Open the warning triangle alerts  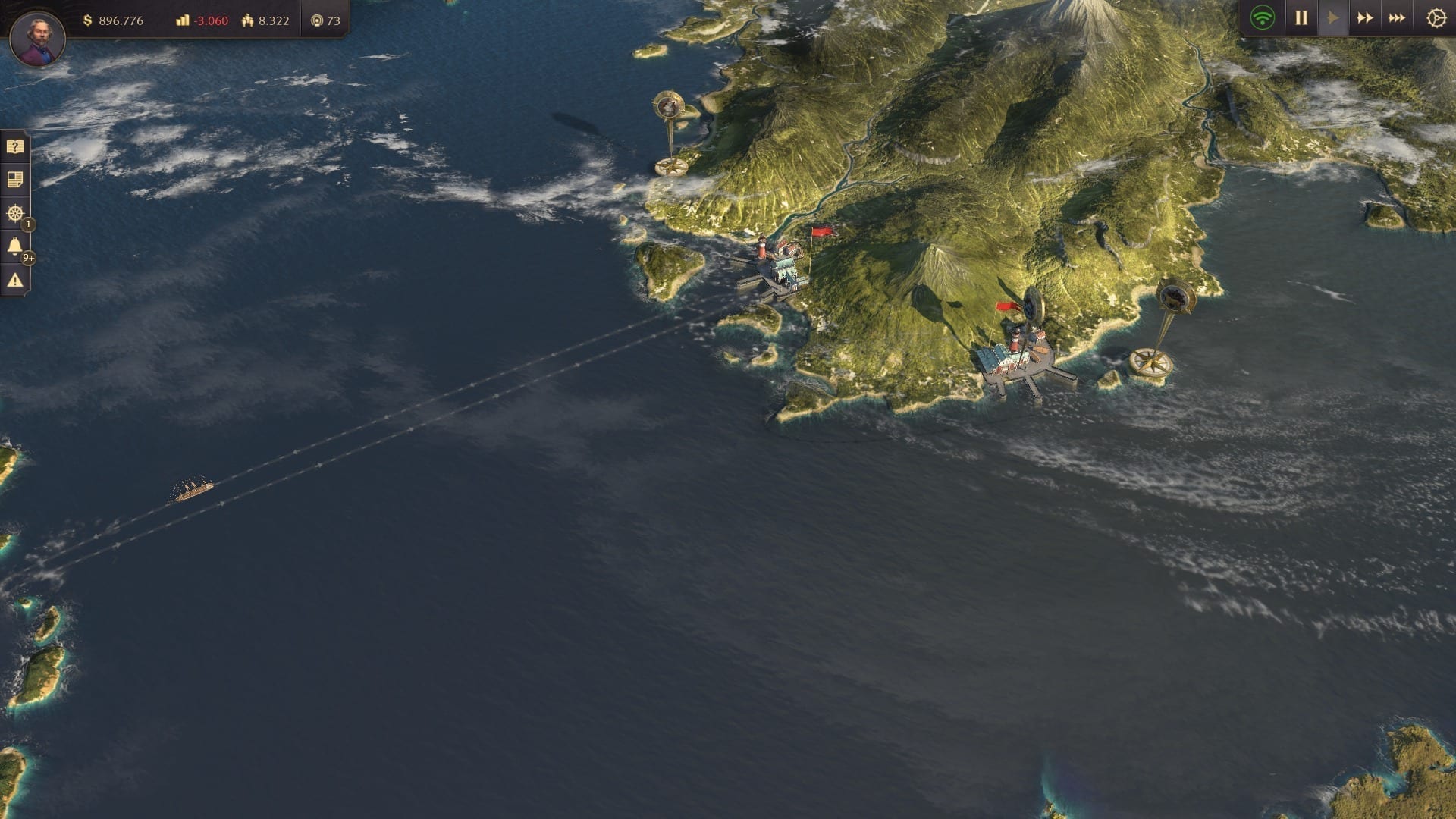point(15,280)
